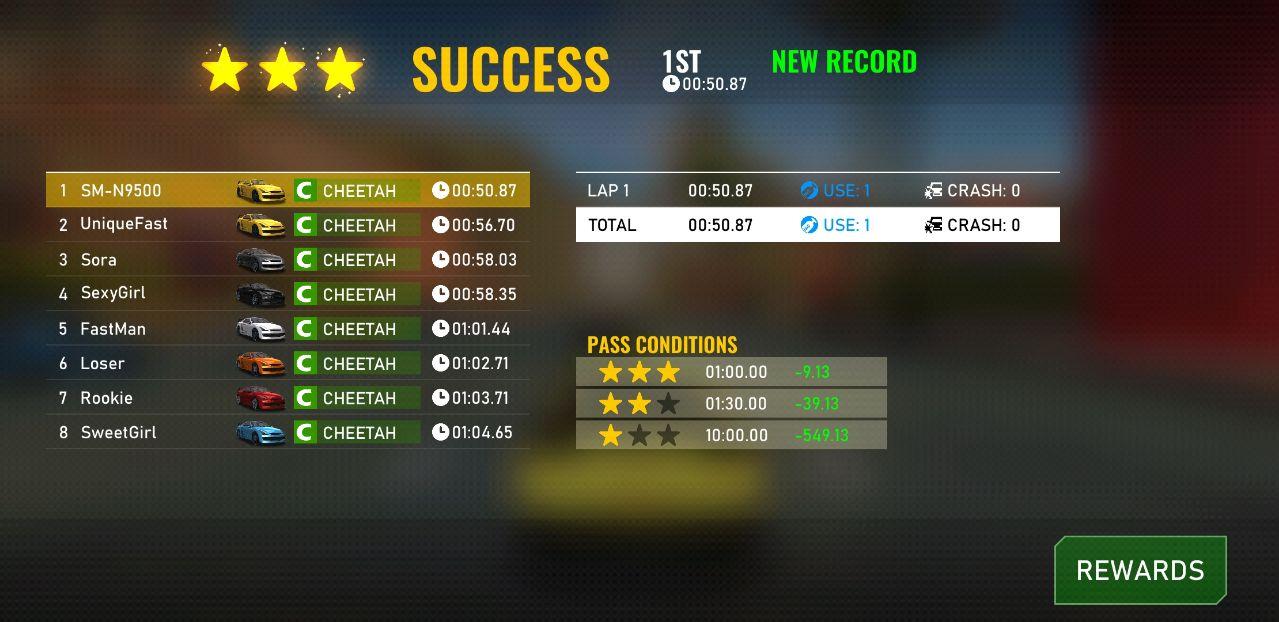Click FastMan's result row
Screen dimensions: 1279x622
[x=288, y=329]
